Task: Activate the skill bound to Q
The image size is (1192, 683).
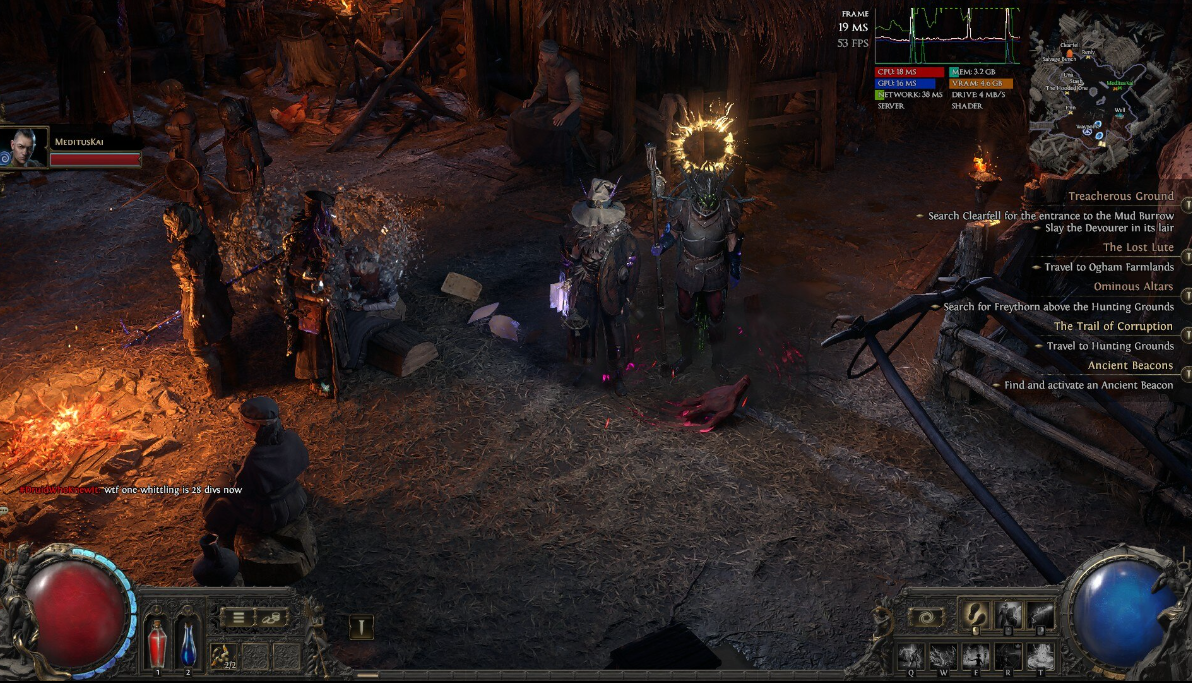Action: pyautogui.click(x=910, y=655)
